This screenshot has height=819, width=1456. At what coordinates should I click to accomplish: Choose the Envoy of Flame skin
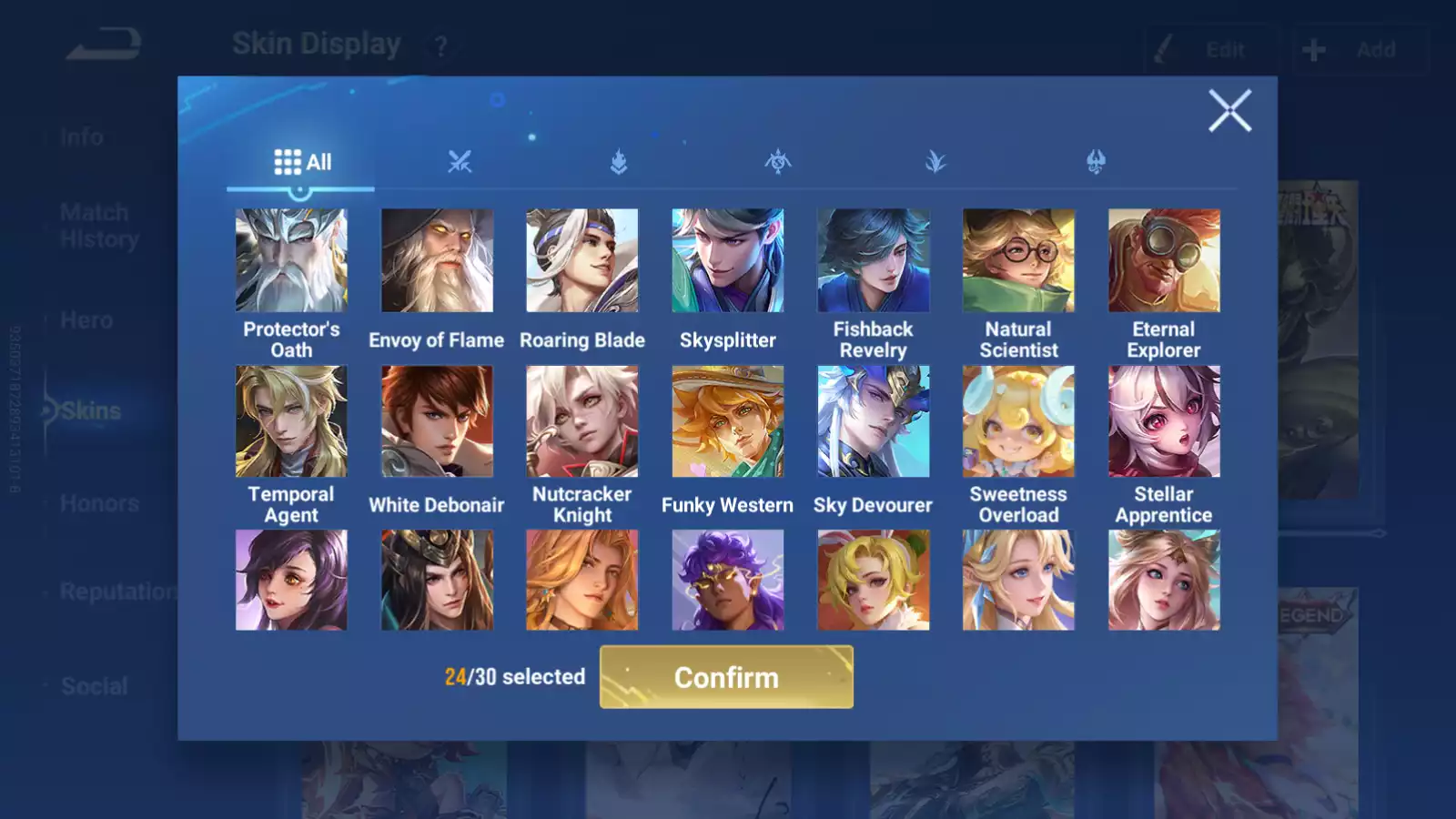(437, 261)
